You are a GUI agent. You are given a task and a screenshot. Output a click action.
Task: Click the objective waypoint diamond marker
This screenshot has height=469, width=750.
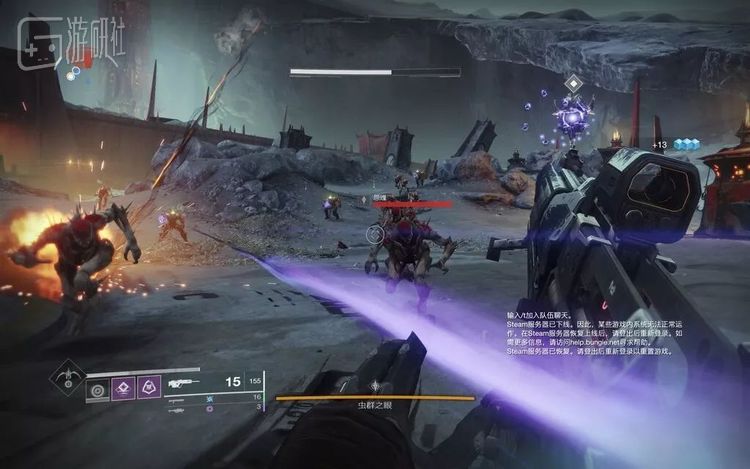[573, 83]
